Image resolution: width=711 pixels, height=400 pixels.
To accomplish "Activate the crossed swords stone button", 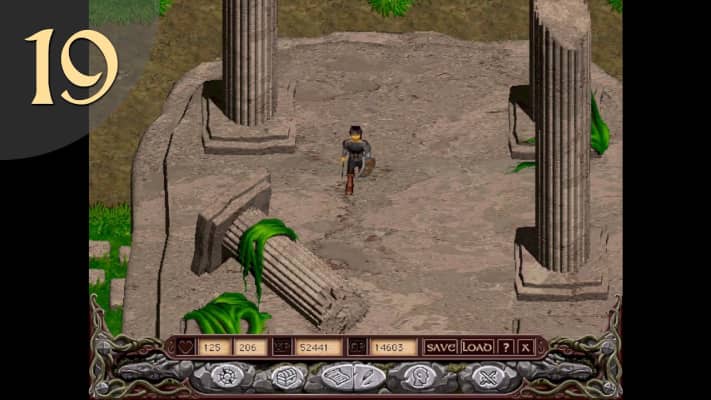I will pos(488,377).
